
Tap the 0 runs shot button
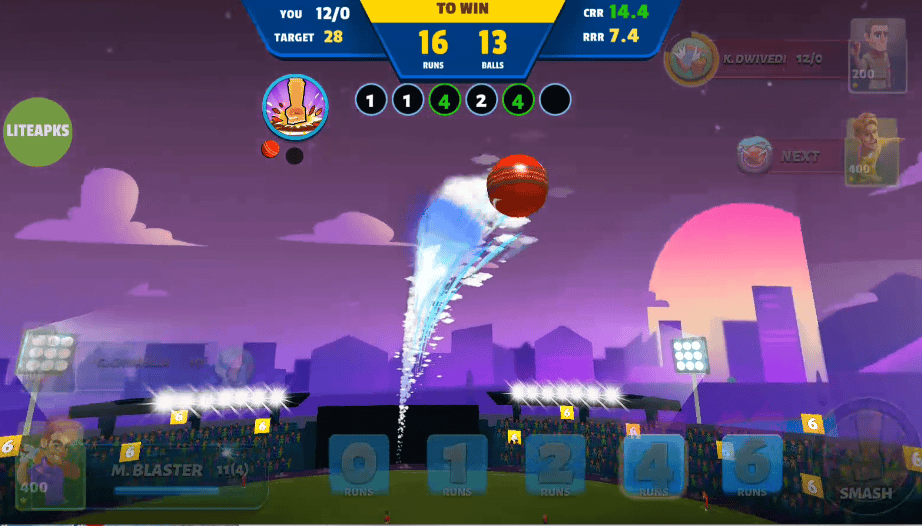359,467
